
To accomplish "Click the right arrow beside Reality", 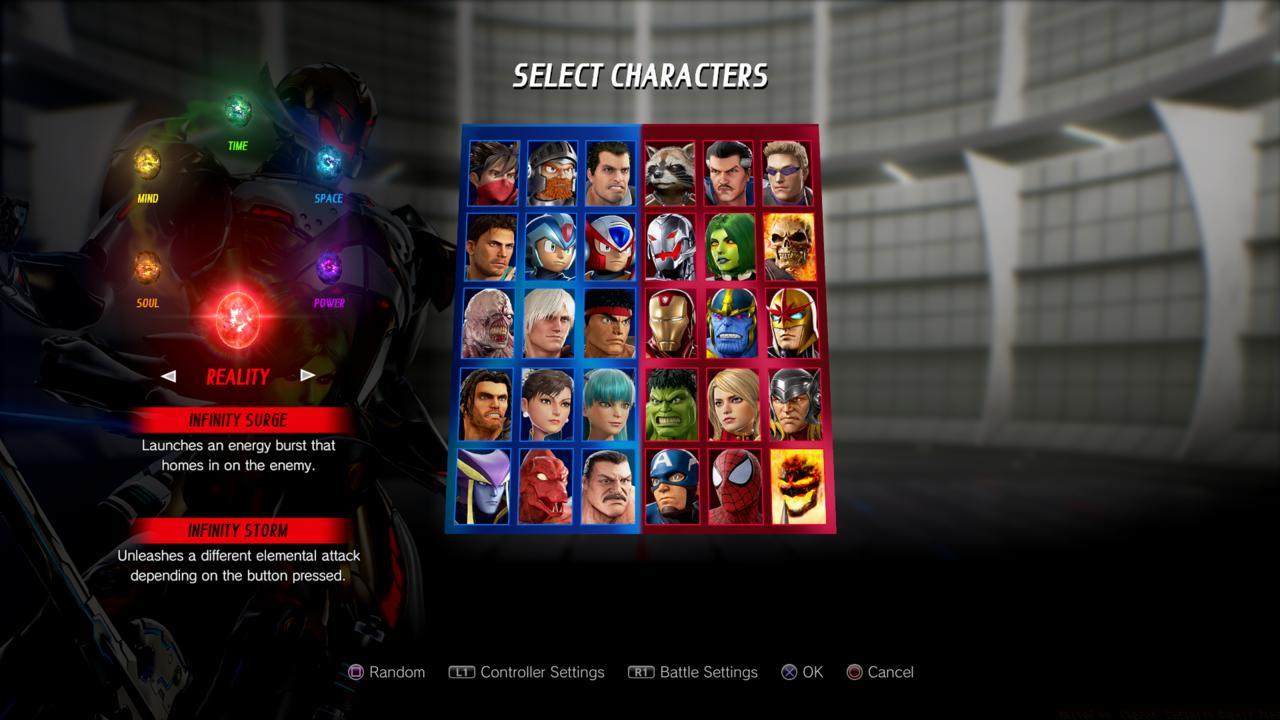I will click(306, 376).
